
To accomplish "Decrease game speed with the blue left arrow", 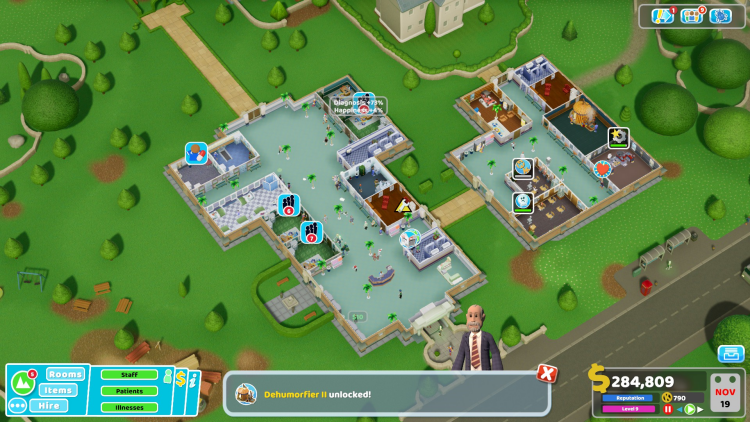I will point(679,409).
